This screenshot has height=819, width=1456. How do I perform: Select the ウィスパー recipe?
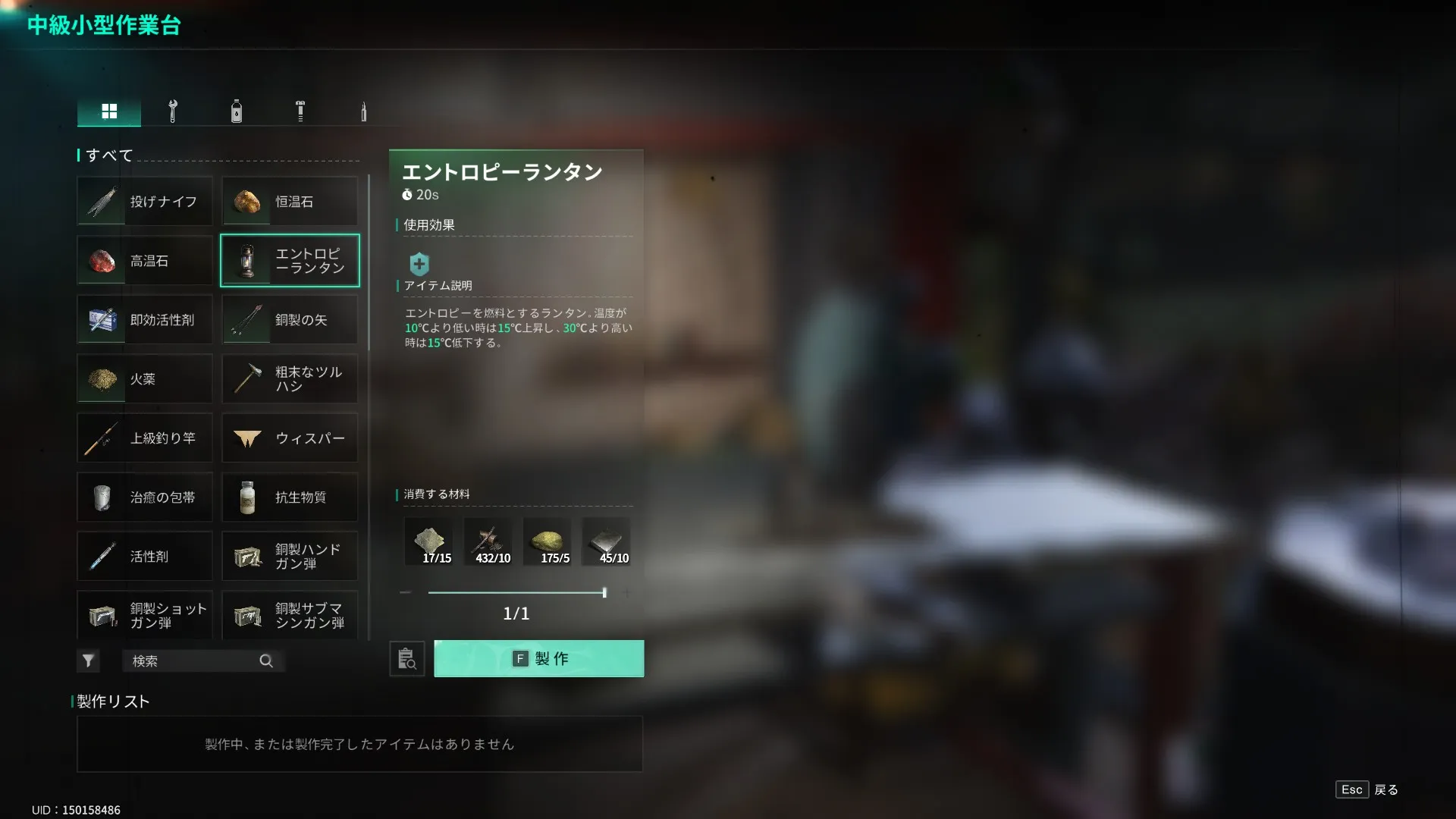click(x=290, y=438)
